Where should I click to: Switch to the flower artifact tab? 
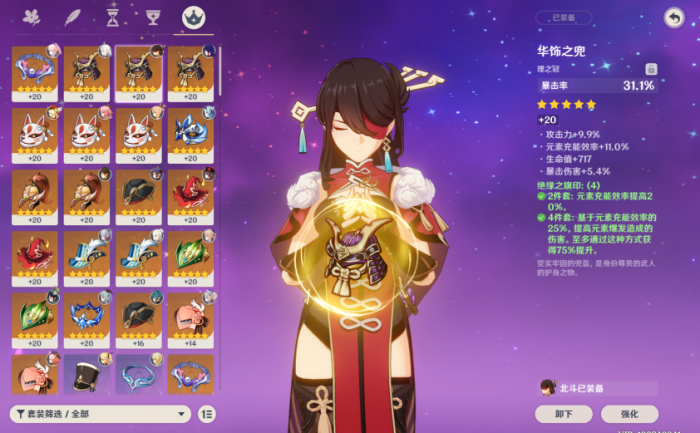tap(30, 17)
